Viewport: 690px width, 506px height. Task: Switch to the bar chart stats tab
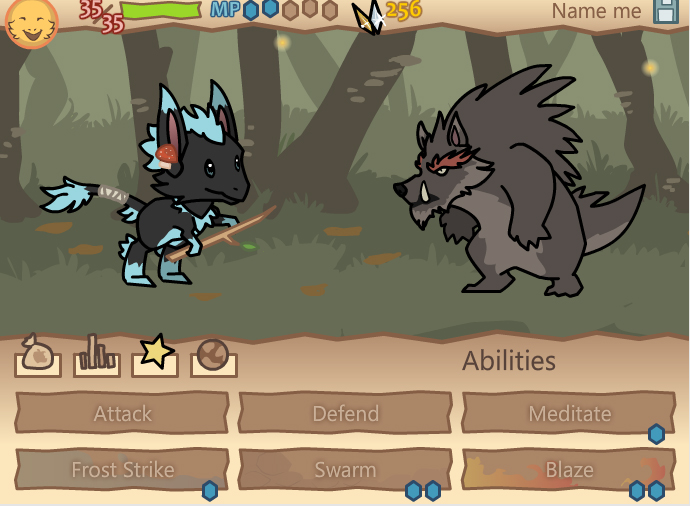pyautogui.click(x=97, y=356)
